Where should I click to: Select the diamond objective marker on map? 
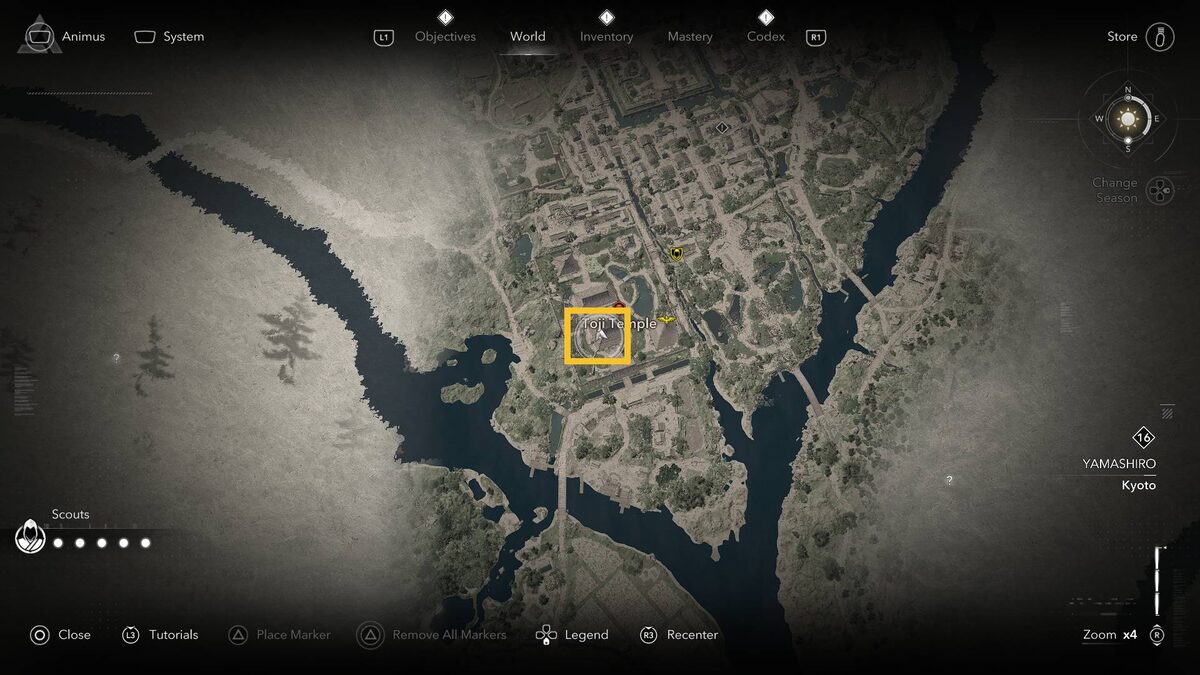click(x=722, y=128)
